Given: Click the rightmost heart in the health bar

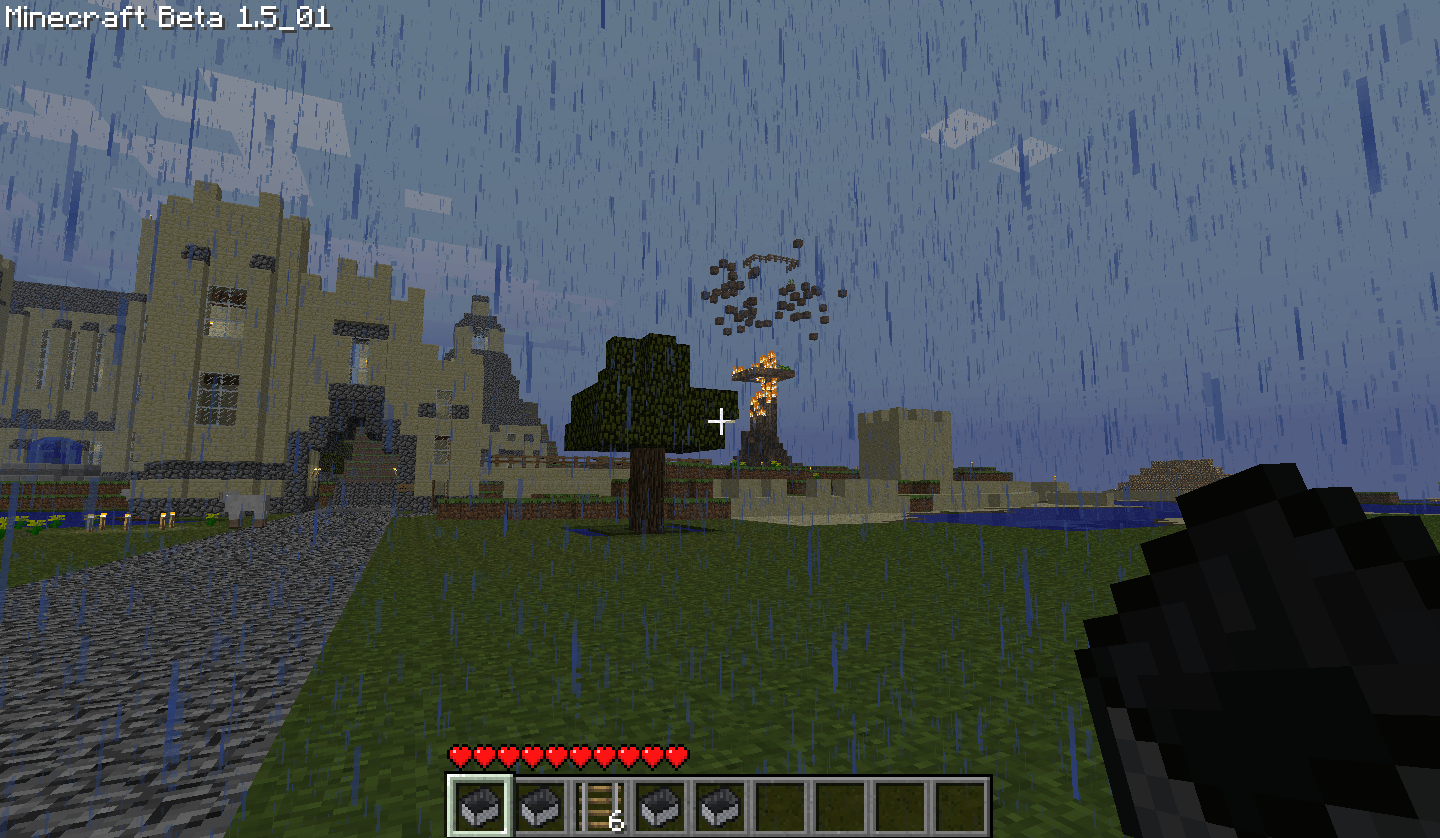Looking at the screenshot, I should (x=676, y=757).
